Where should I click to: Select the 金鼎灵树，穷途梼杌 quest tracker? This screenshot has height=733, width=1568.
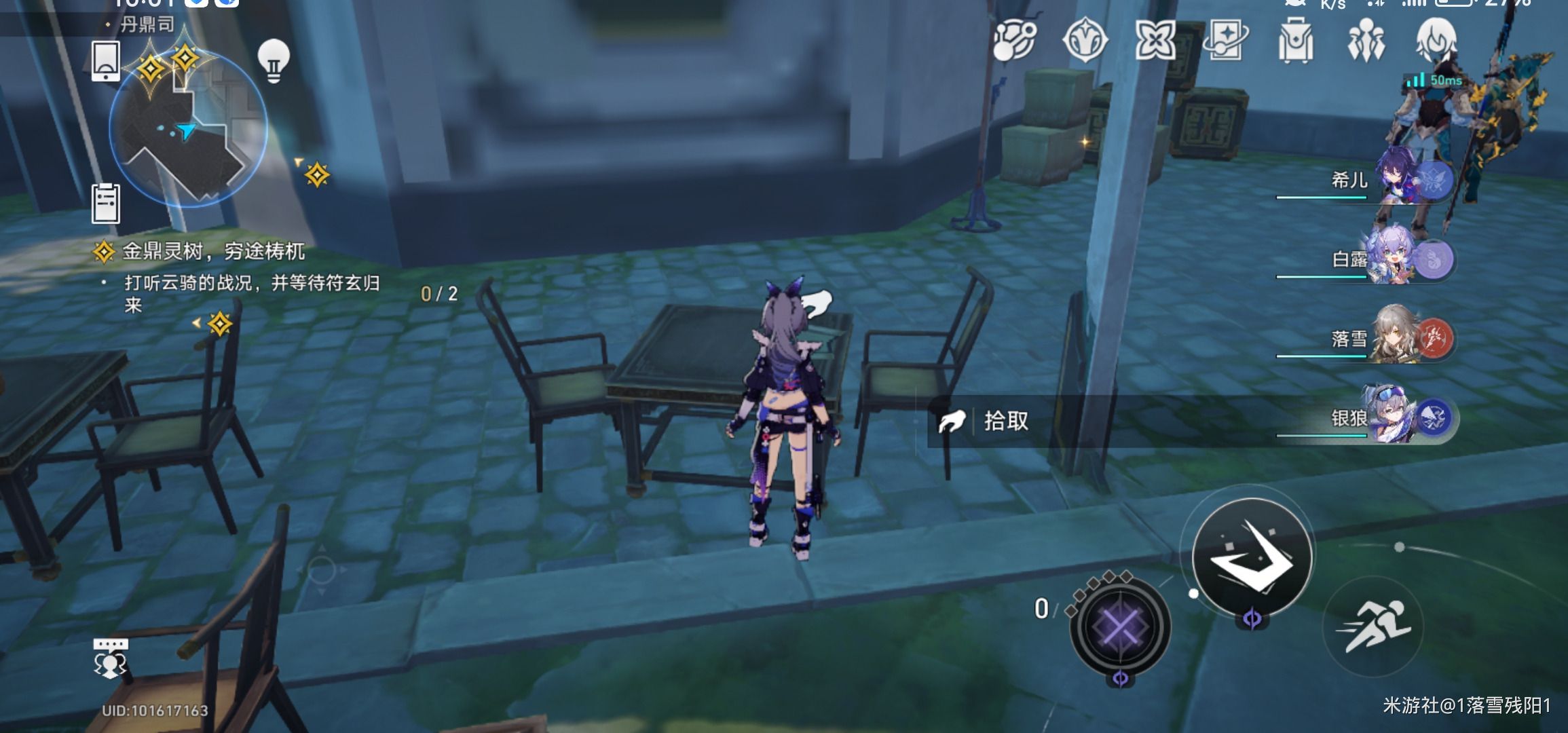click(213, 252)
